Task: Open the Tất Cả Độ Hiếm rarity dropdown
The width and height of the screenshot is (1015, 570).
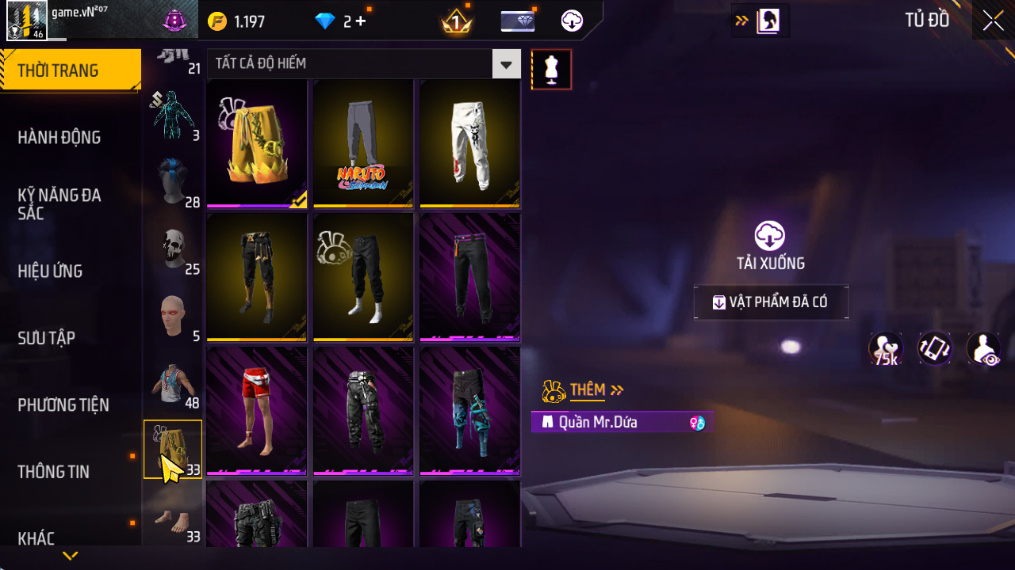Action: (x=506, y=64)
